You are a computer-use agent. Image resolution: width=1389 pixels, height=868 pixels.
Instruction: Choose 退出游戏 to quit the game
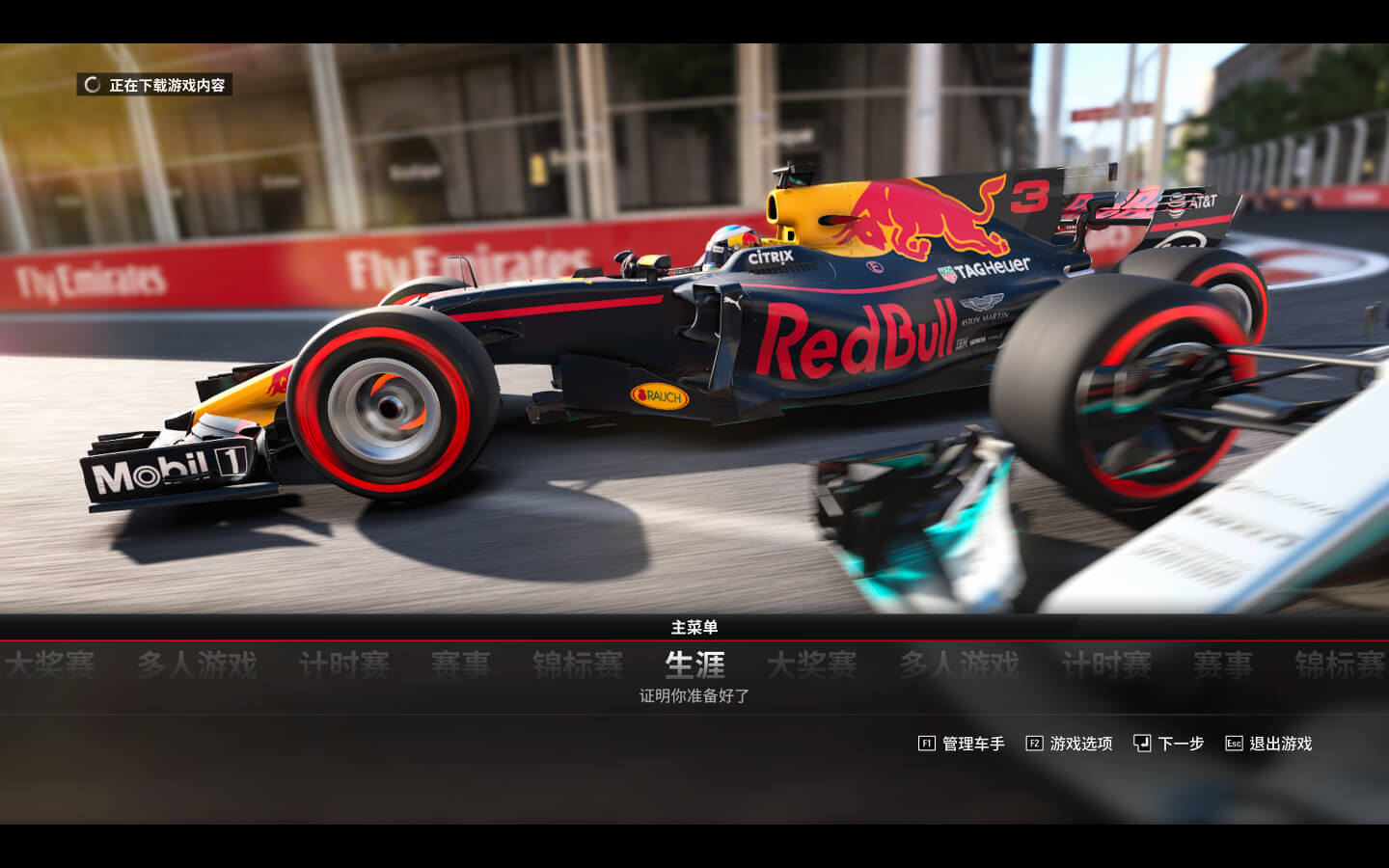point(1269,744)
